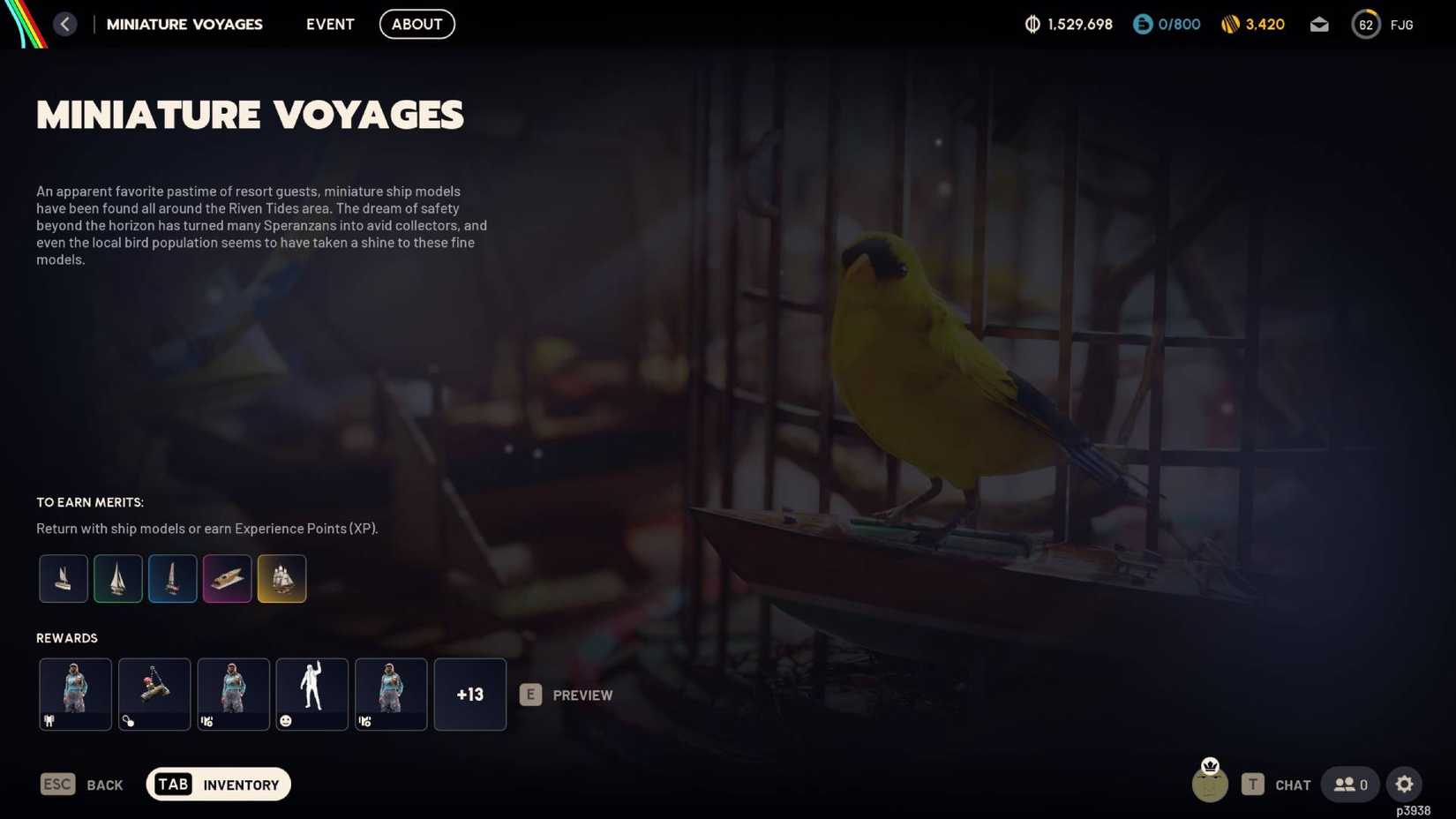Choose the green sailboat model icon
Viewport: 1456px width, 819px height.
(x=117, y=578)
